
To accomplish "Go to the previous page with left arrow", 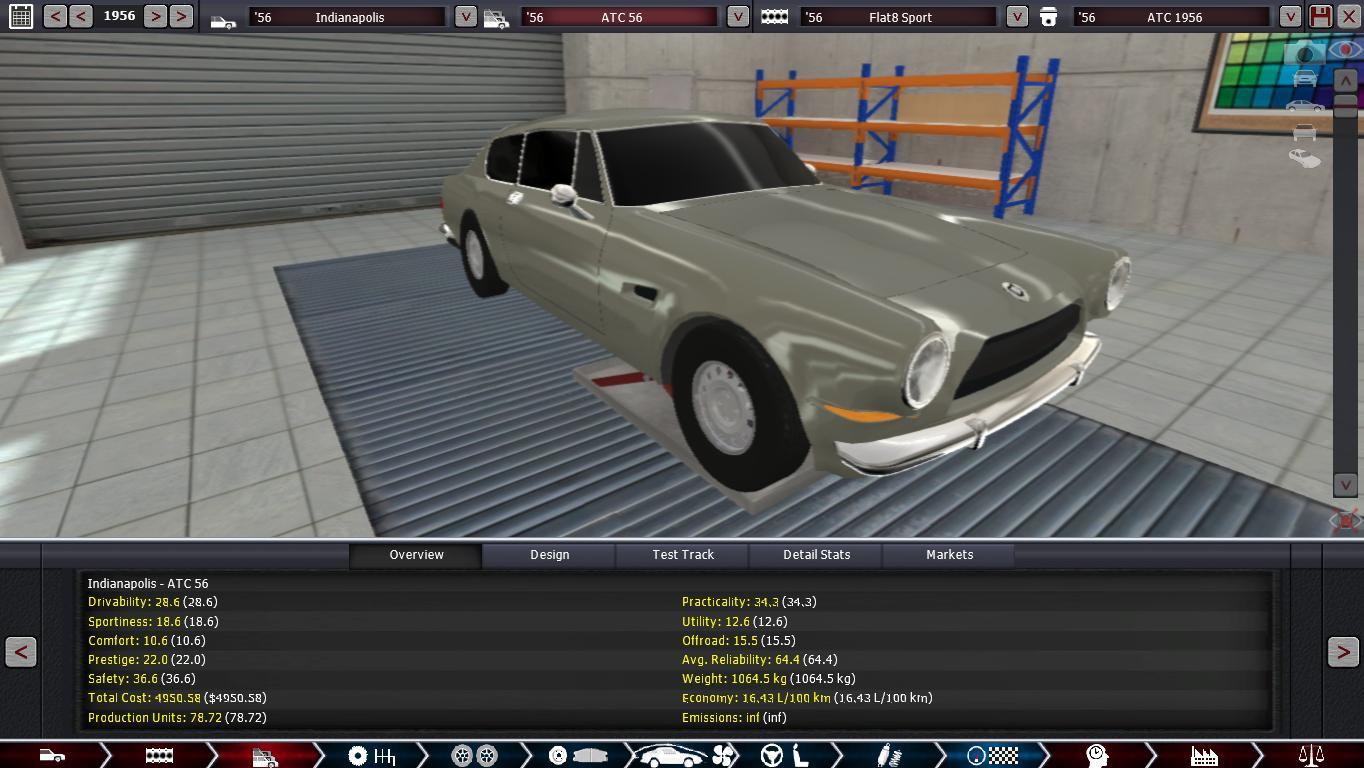I will coord(21,652).
